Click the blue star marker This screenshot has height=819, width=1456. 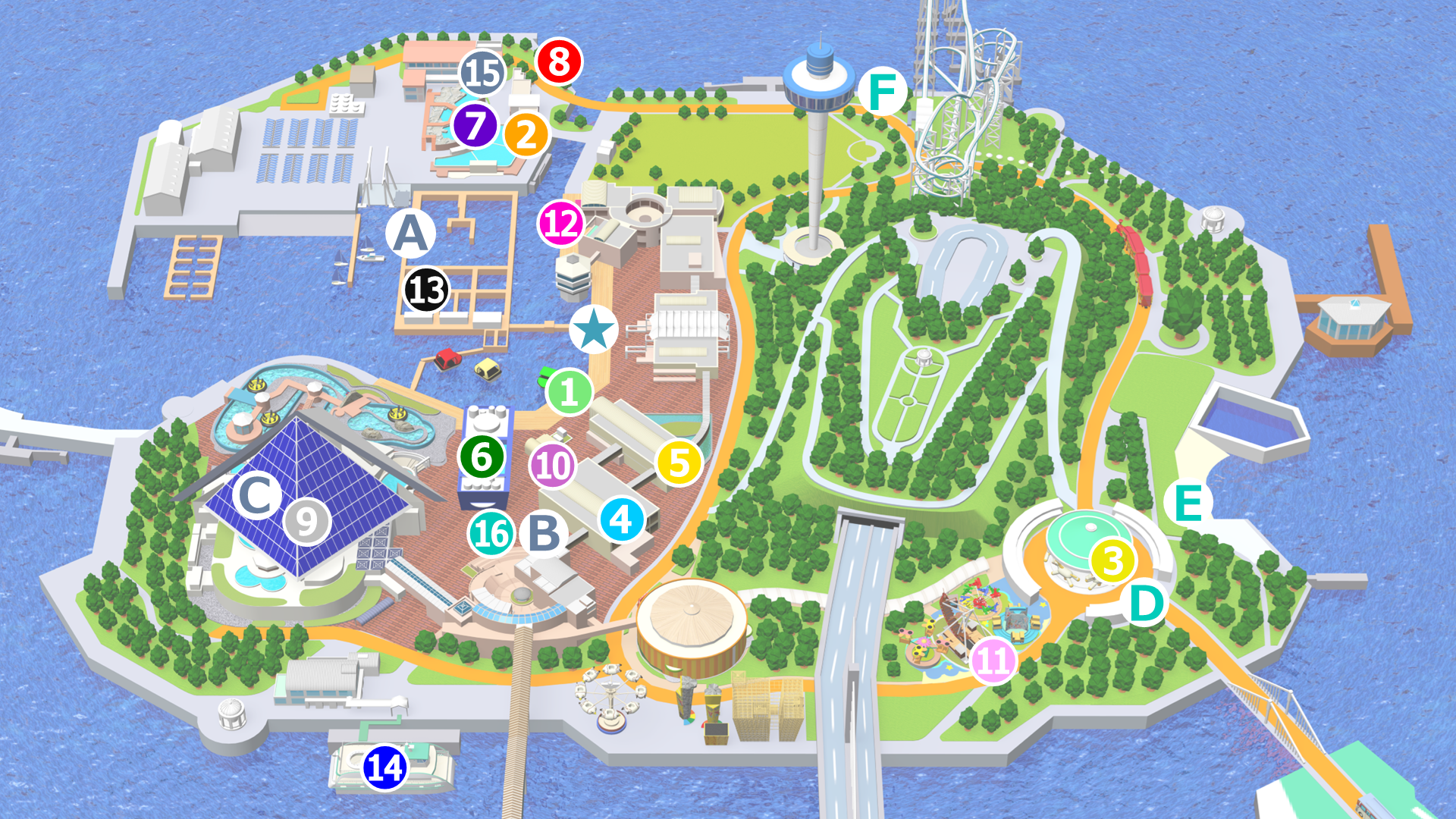coord(594,329)
